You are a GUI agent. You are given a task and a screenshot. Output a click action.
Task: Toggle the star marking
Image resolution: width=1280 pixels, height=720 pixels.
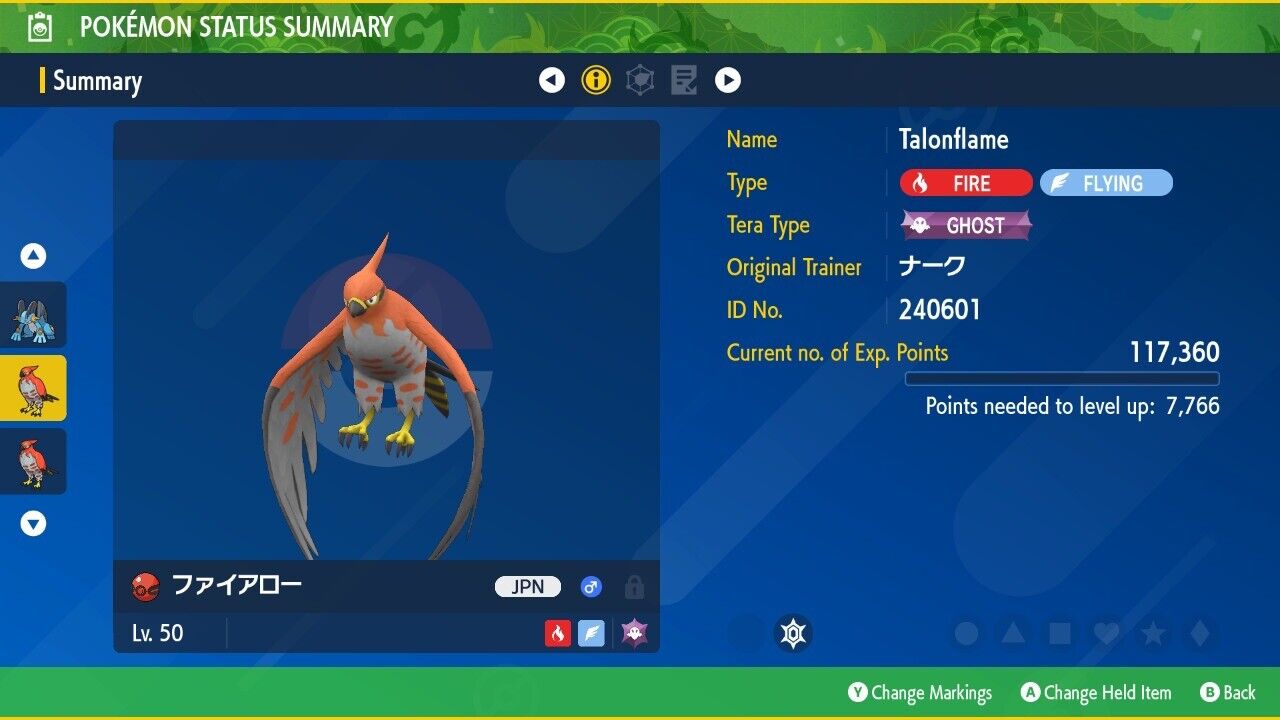pyautogui.click(x=1153, y=633)
